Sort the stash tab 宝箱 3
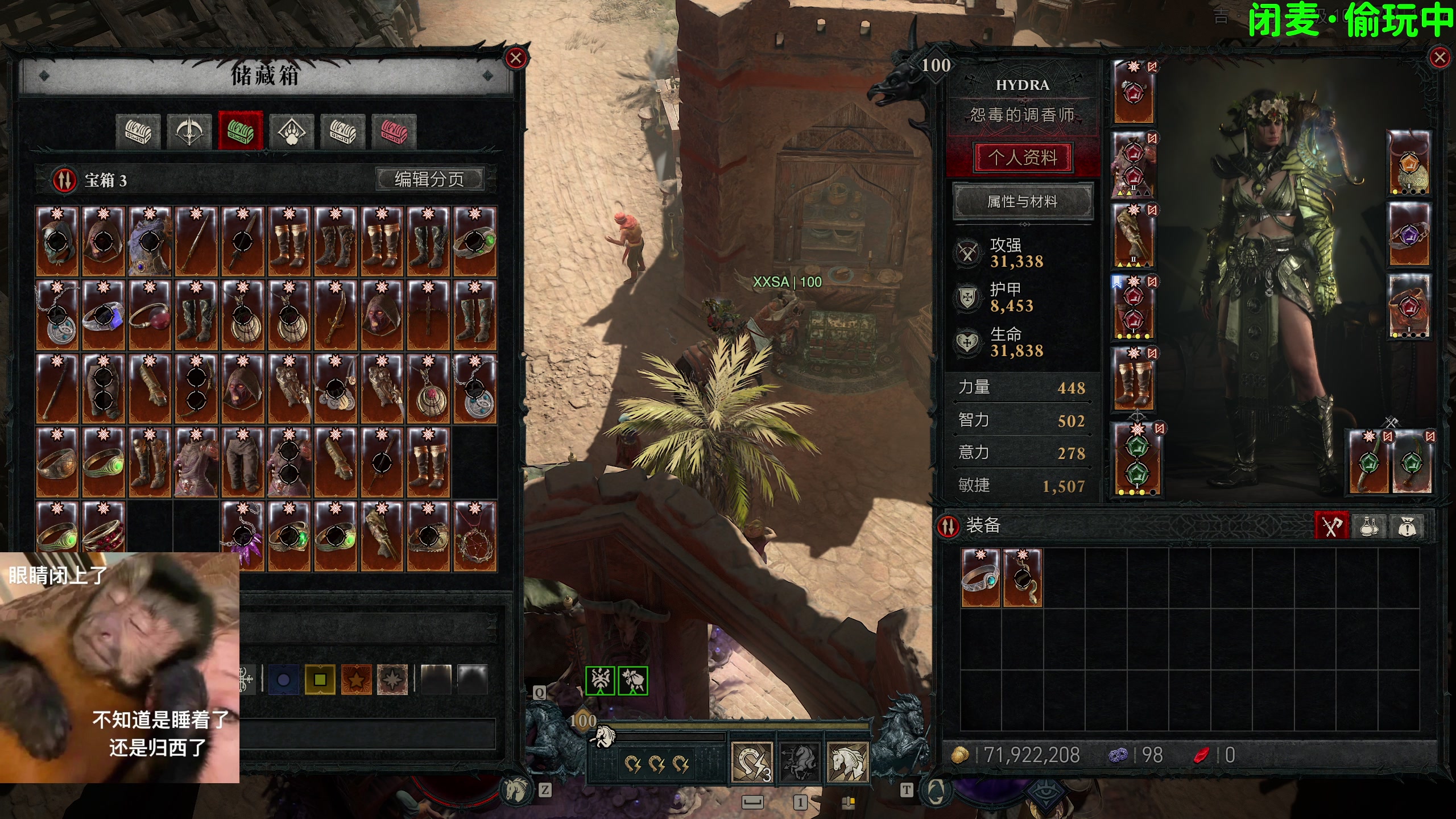1456x819 pixels. tap(65, 180)
